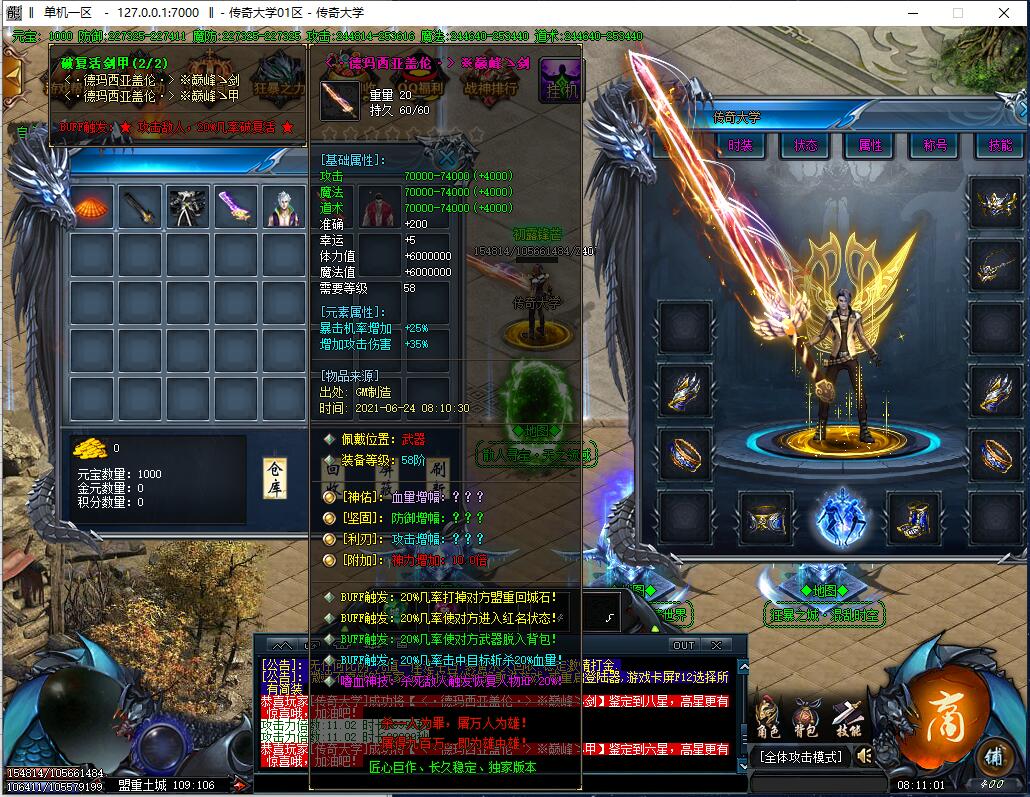Click the OUT button on the chat panel
This screenshot has height=797, width=1030.
coord(683,645)
